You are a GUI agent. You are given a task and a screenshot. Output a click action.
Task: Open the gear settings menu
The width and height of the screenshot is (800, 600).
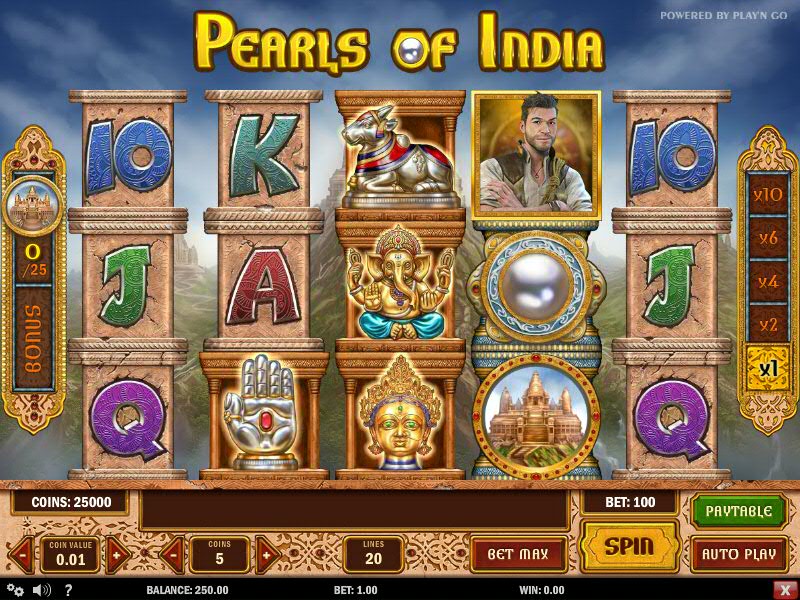[16, 590]
